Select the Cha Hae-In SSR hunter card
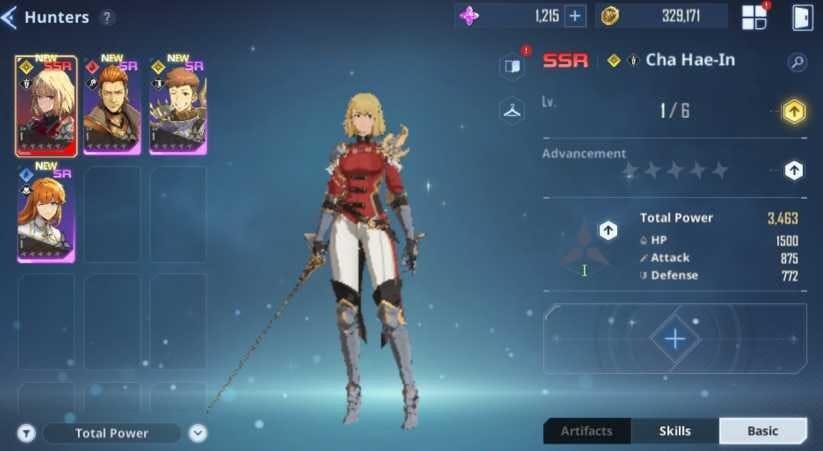This screenshot has height=451, width=823. click(x=46, y=106)
